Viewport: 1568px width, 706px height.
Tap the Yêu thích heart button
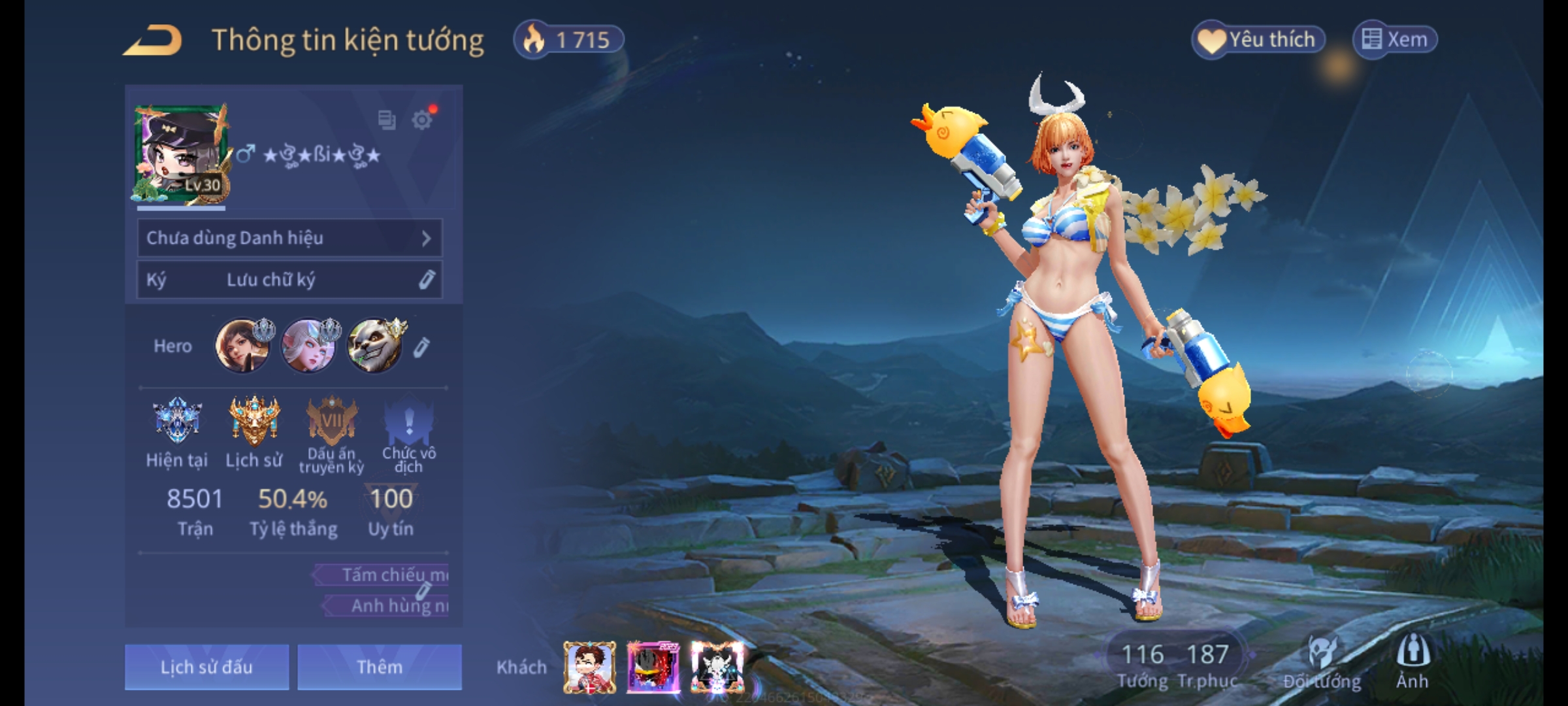(x=1258, y=40)
